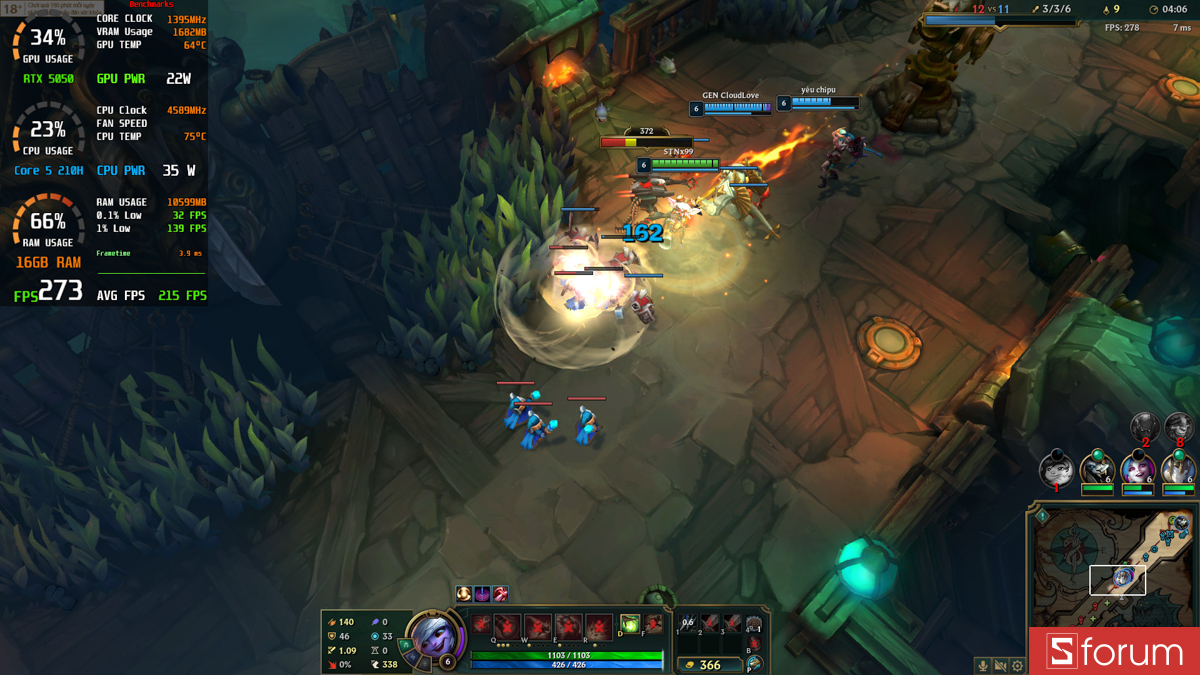Activate the Recall button marked B

click(x=755, y=644)
